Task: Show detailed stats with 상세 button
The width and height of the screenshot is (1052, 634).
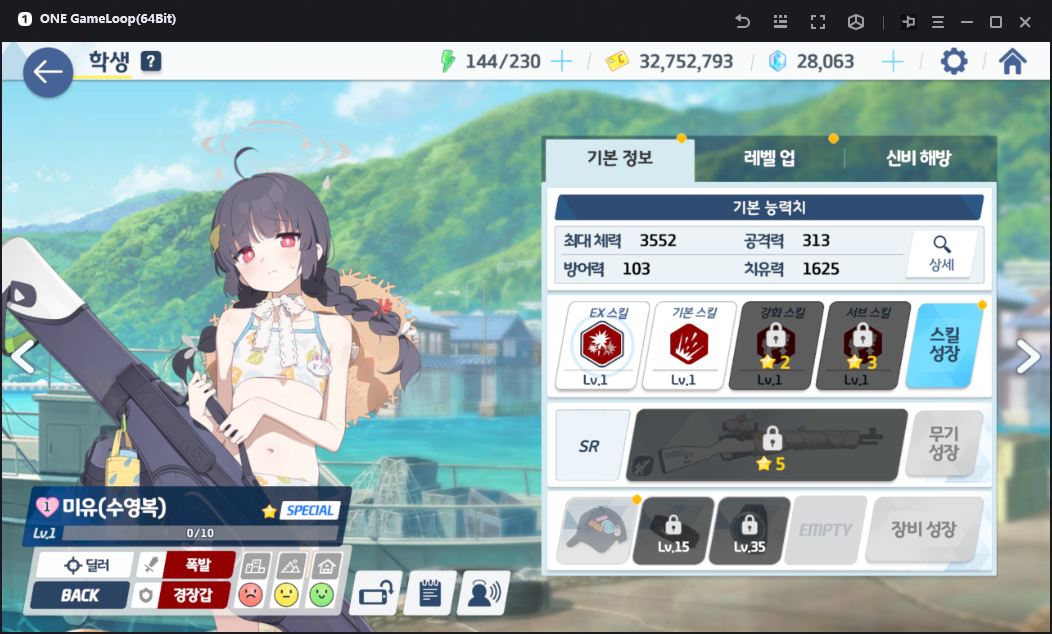Action: point(941,254)
